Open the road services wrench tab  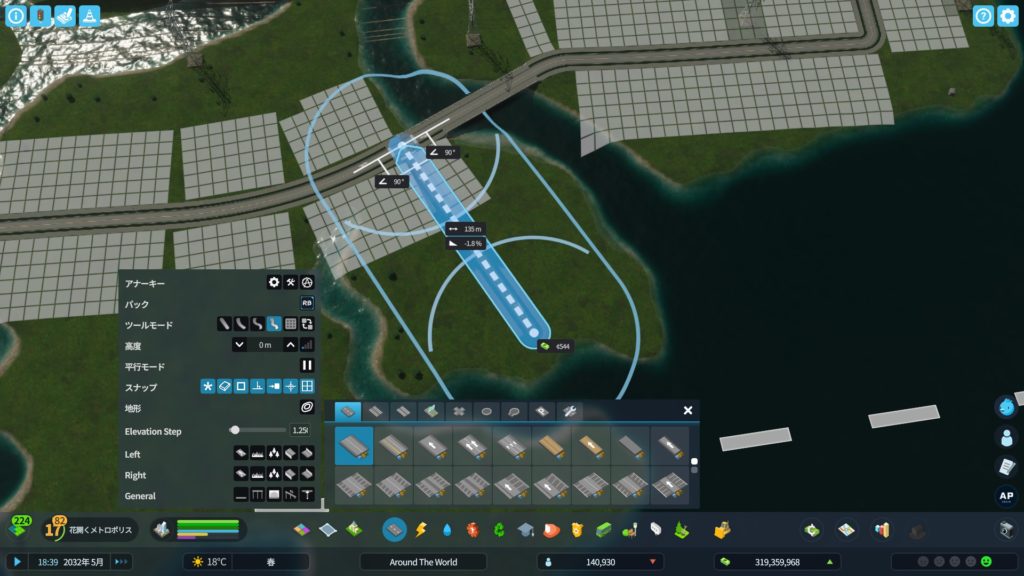pos(569,410)
